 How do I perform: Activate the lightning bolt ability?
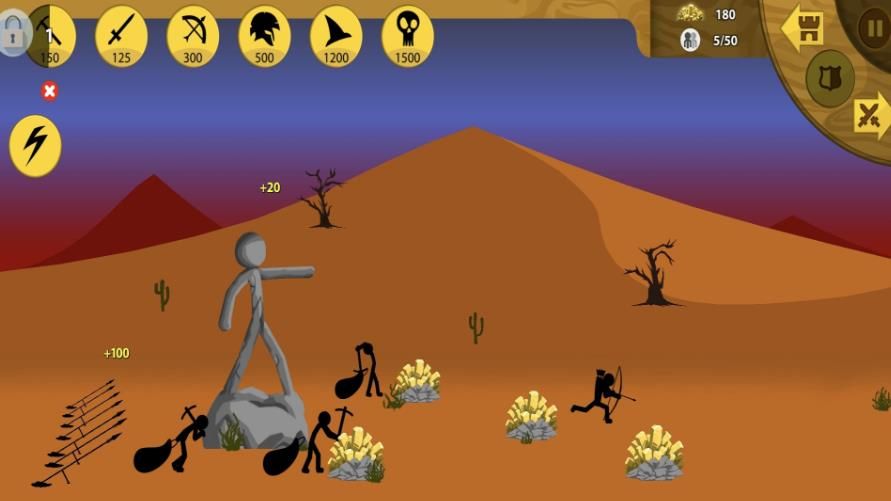pyautogui.click(x=35, y=146)
